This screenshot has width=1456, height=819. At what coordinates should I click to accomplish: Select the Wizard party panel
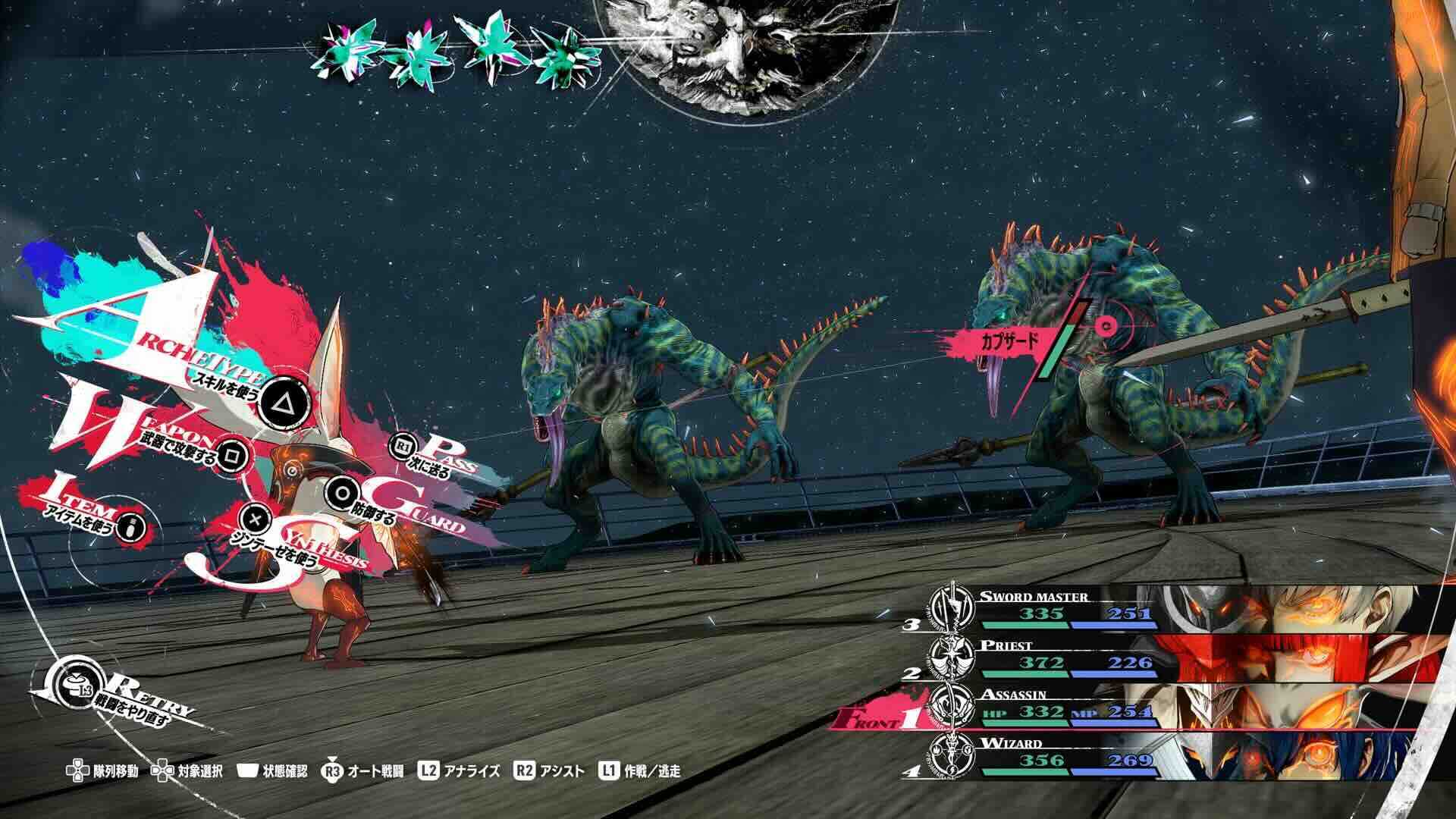(1183, 755)
